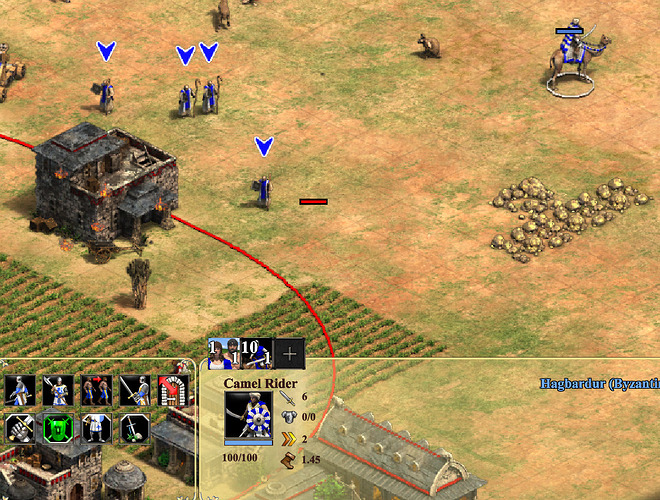
Task: Choose the white tabard stance icon
Action: coord(95,428)
